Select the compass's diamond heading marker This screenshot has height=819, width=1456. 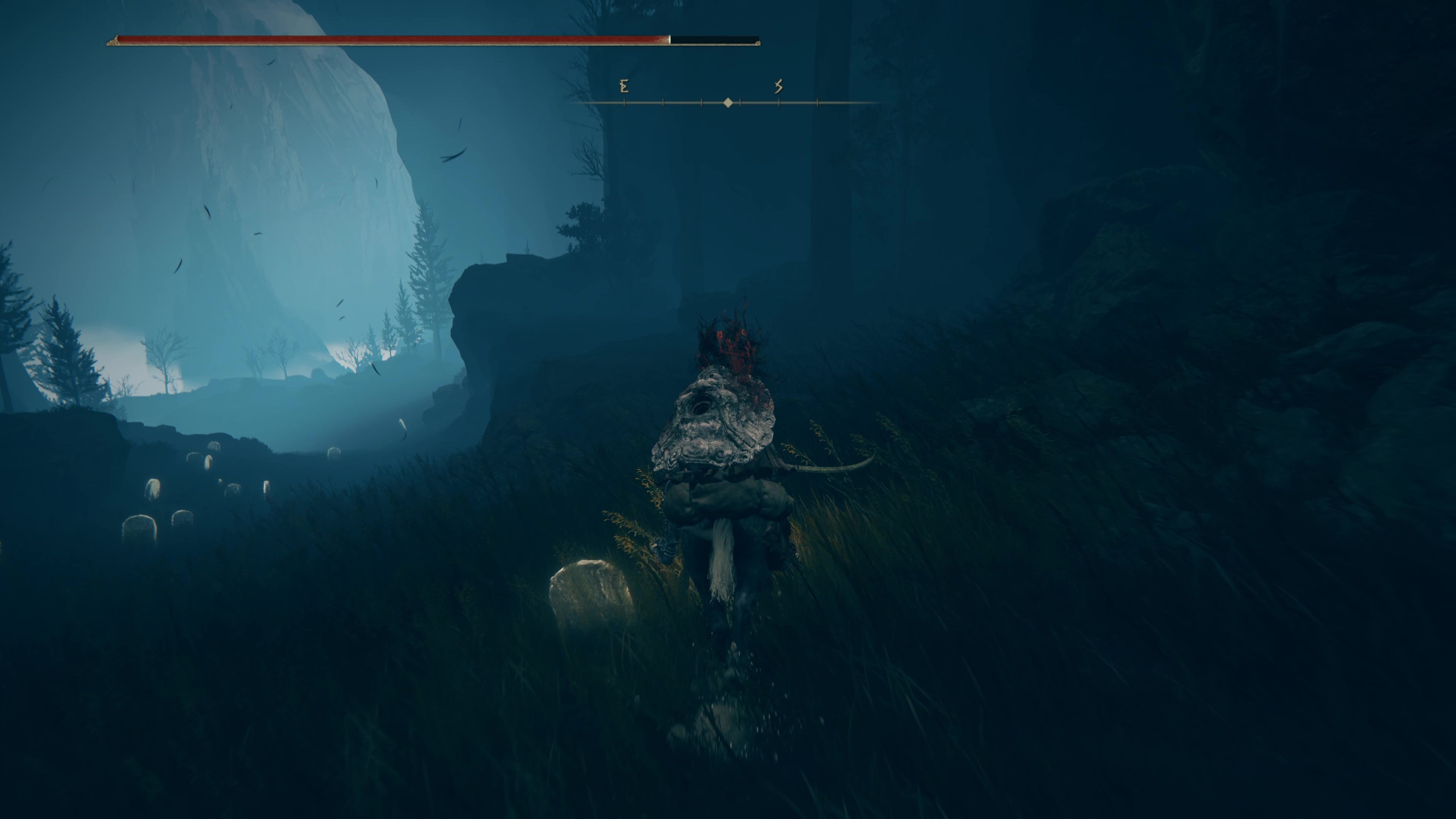pyautogui.click(x=728, y=103)
